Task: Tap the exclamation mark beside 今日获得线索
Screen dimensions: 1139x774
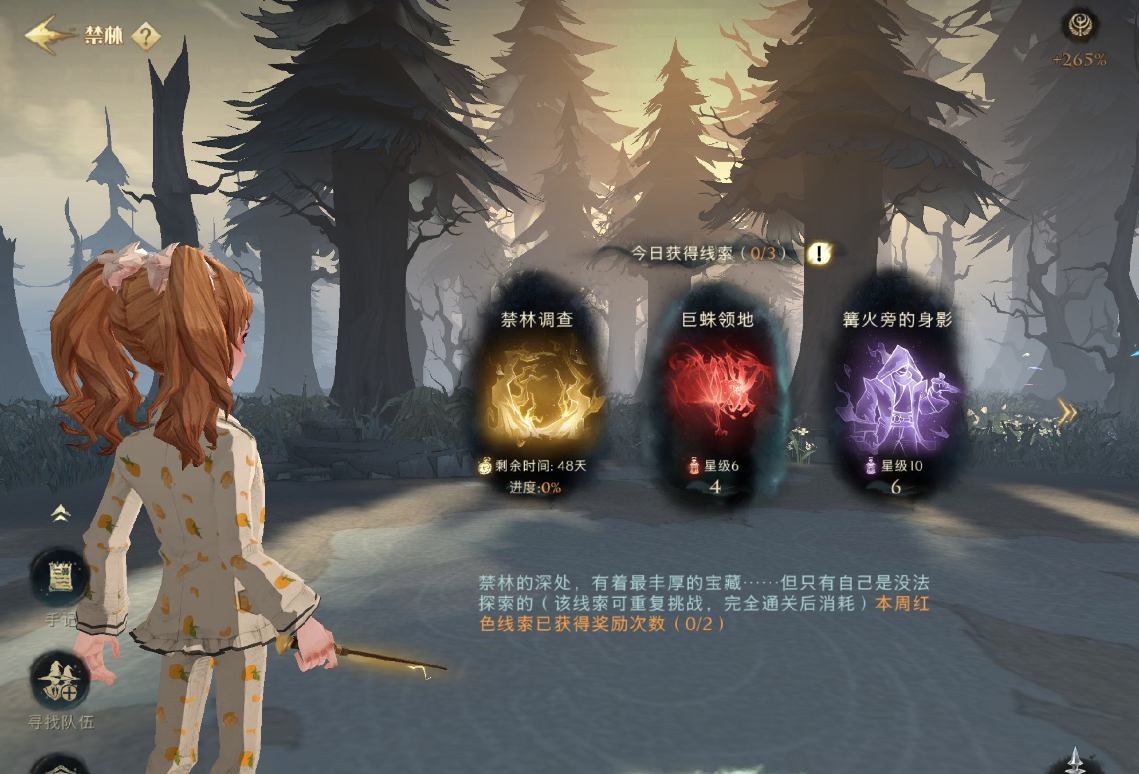Action: tap(819, 253)
